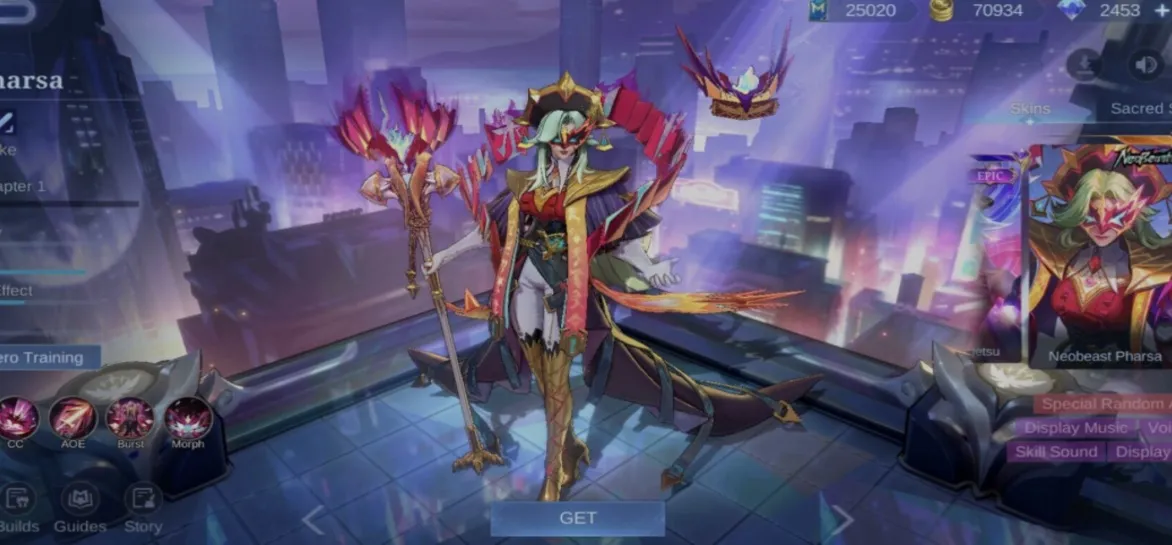Select the Neobeast Pharsa skin card
This screenshot has width=1172, height=545.
(x=1100, y=255)
